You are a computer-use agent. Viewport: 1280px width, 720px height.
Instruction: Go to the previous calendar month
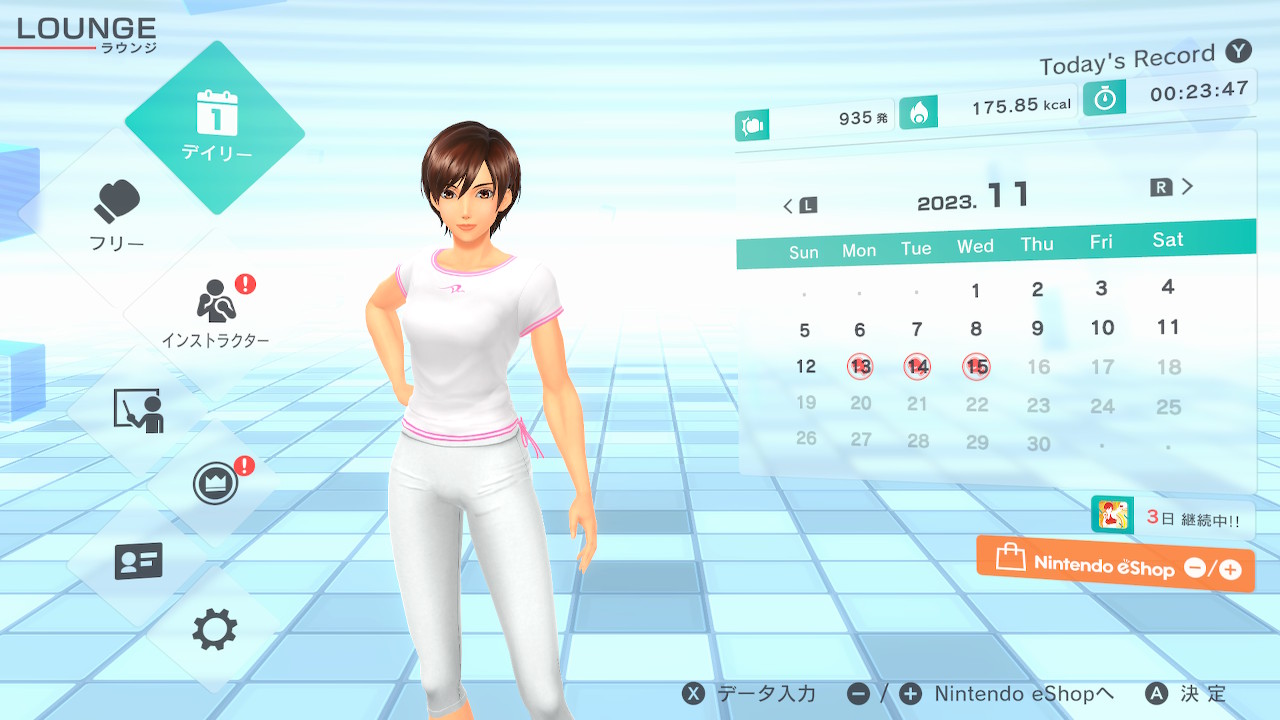coord(799,205)
